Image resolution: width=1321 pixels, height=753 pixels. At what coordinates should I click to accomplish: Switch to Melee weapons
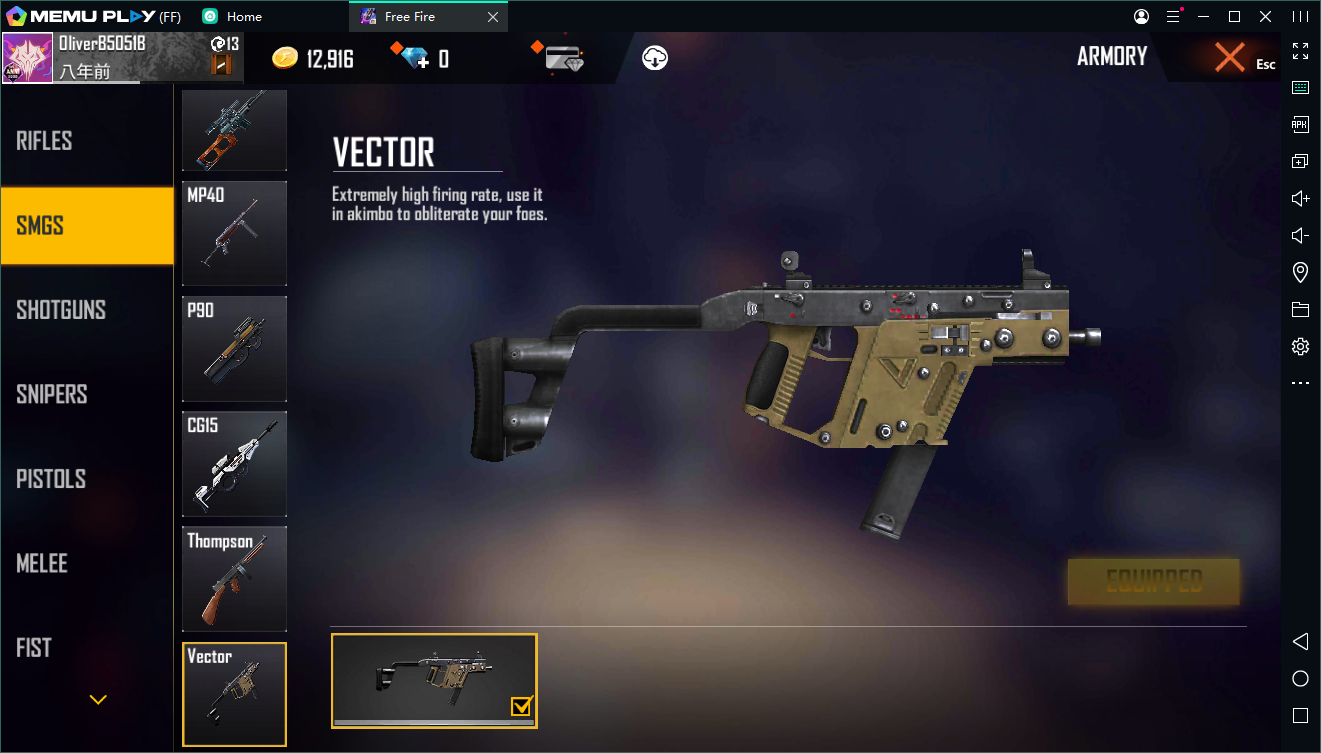click(86, 564)
